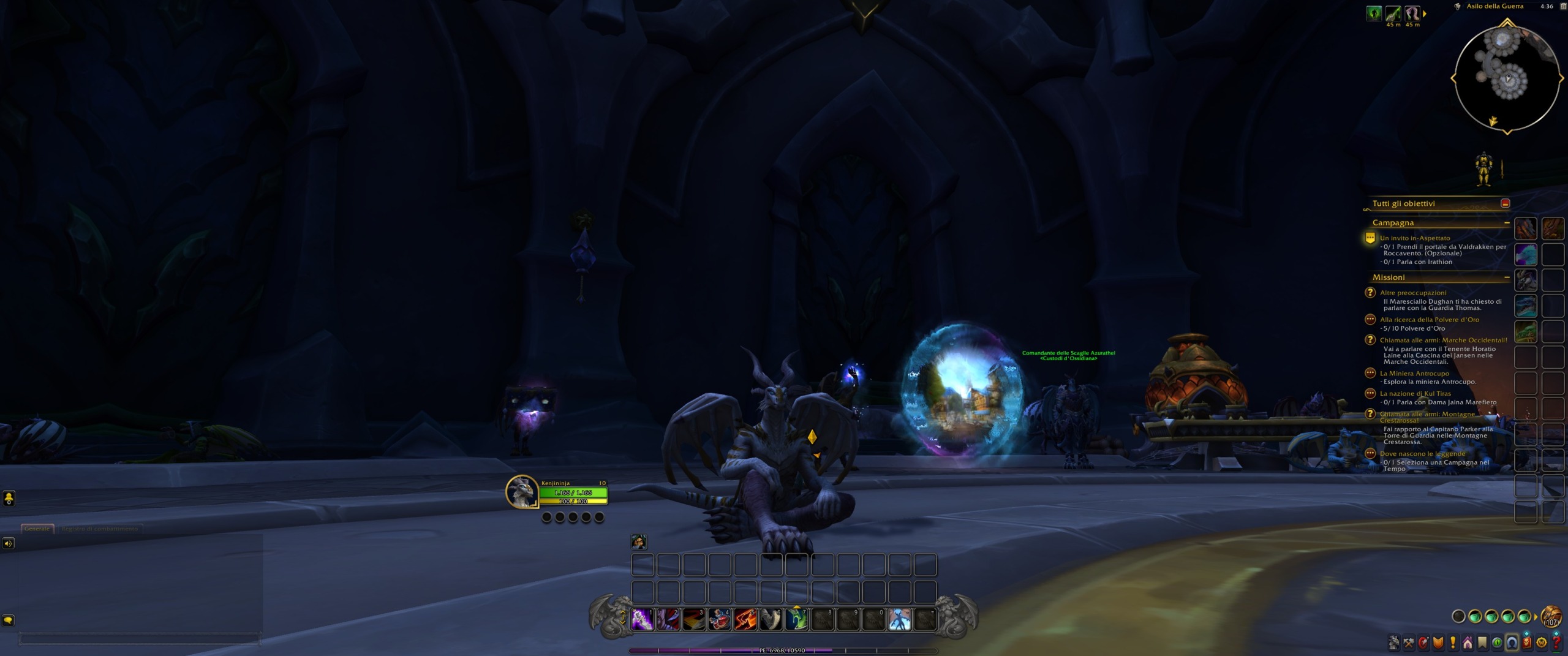The width and height of the screenshot is (1568, 656).
Task: Select the Un invito in-Aspettato quest
Action: [x=1414, y=238]
